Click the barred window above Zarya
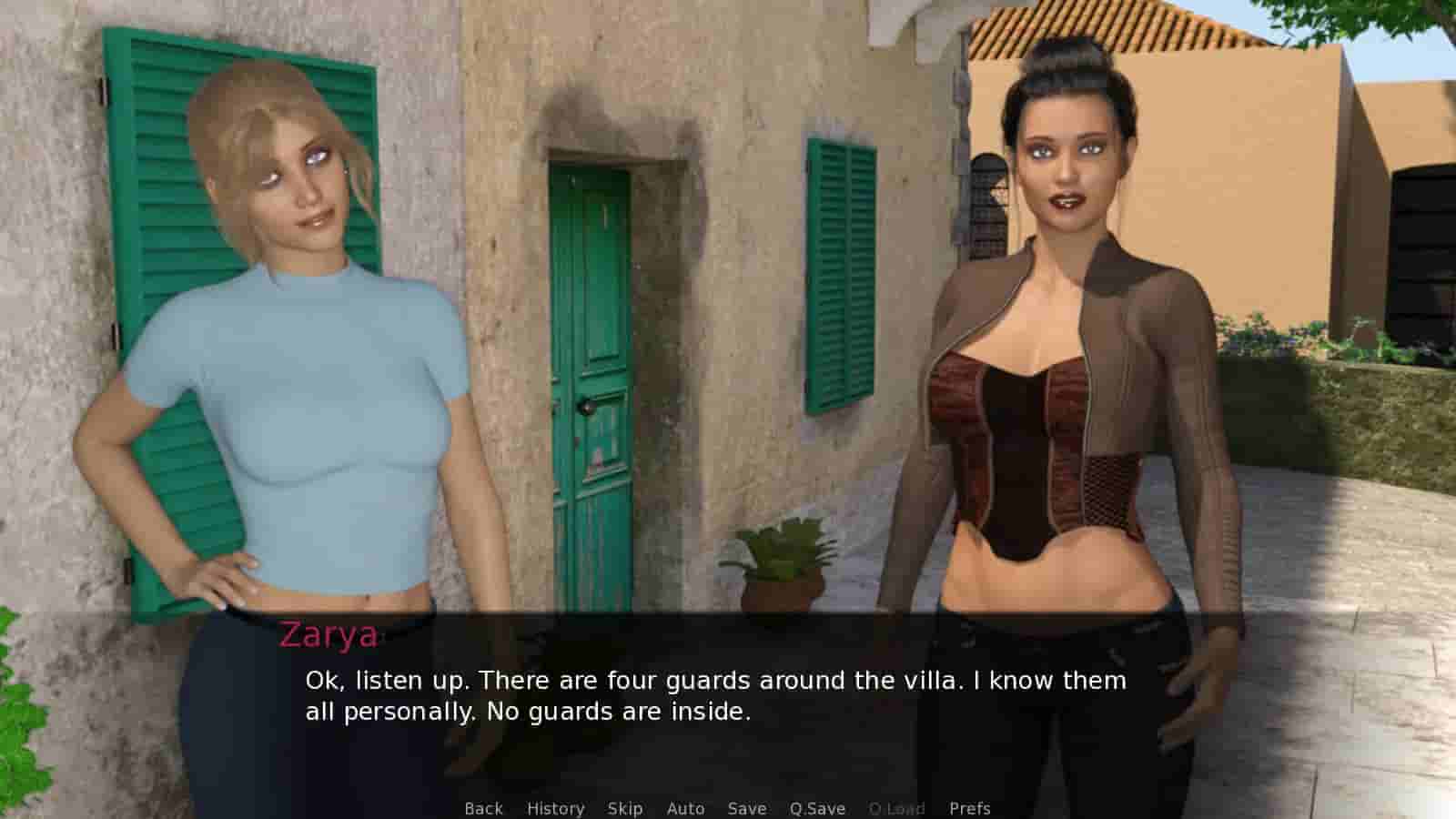 pos(987,209)
